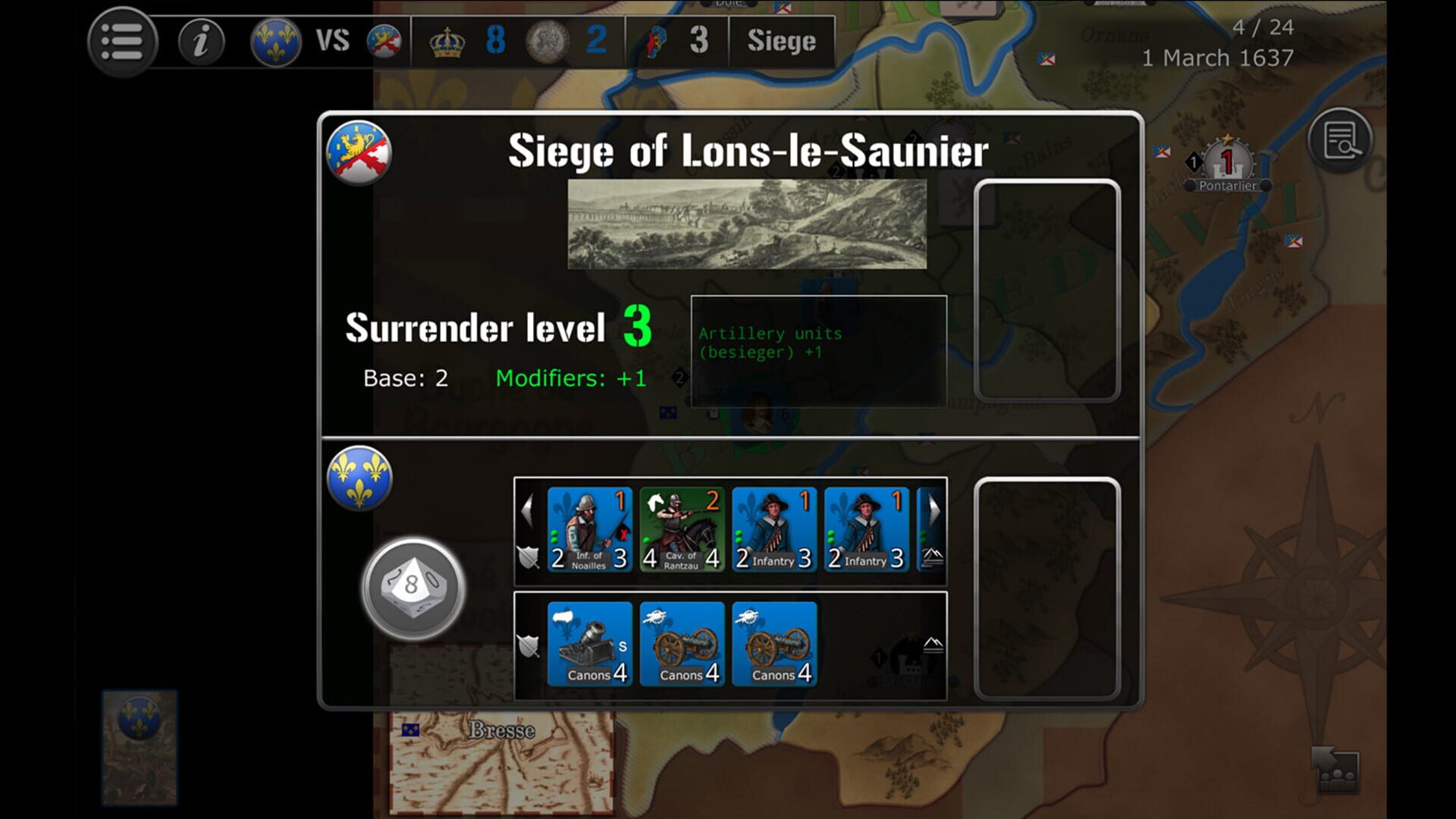
Task: Click the Siege label in the top bar
Action: 783,42
